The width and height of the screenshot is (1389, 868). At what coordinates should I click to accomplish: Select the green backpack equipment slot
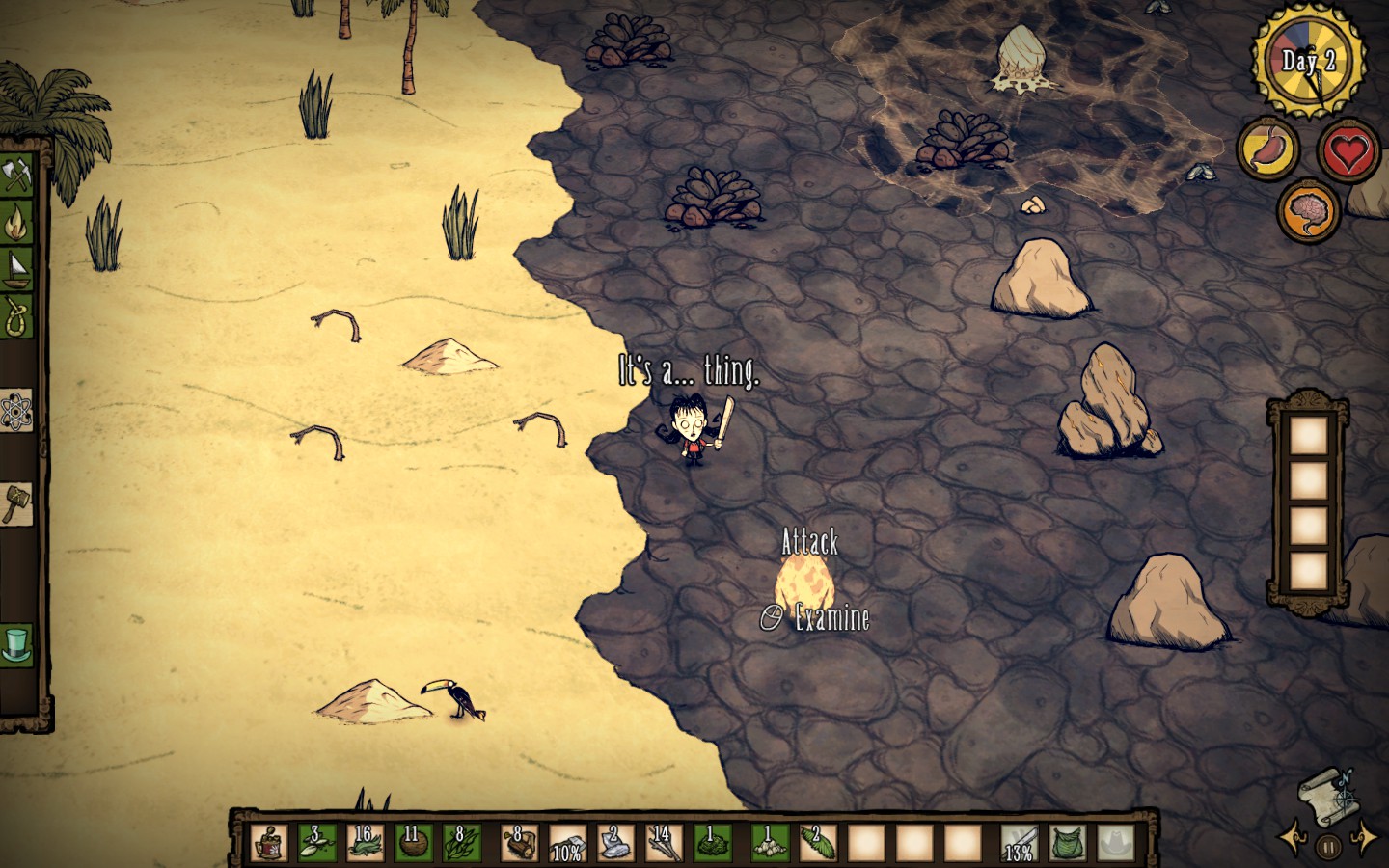(x=1068, y=842)
